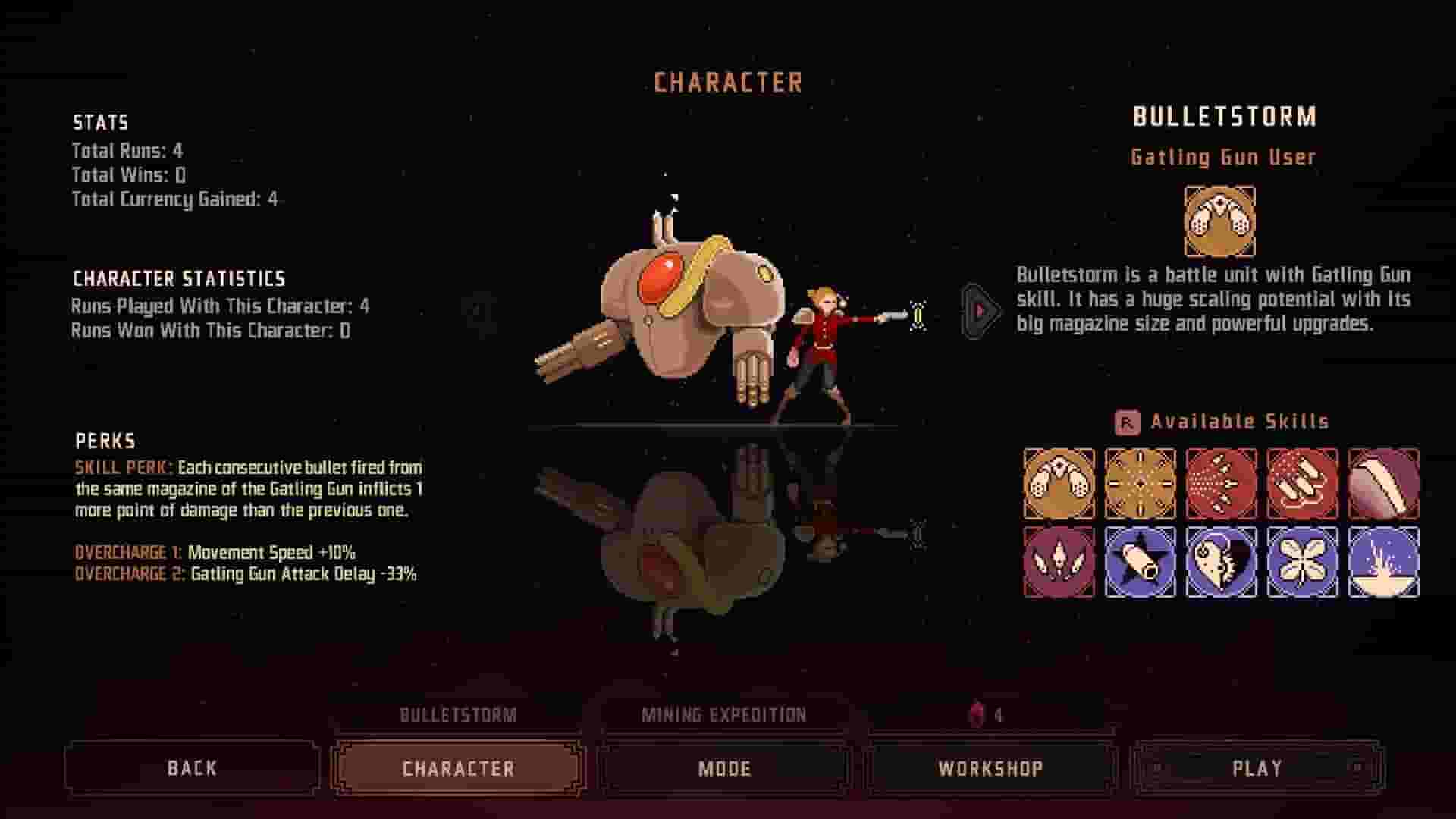Go Back to the previous menu

tap(191, 768)
